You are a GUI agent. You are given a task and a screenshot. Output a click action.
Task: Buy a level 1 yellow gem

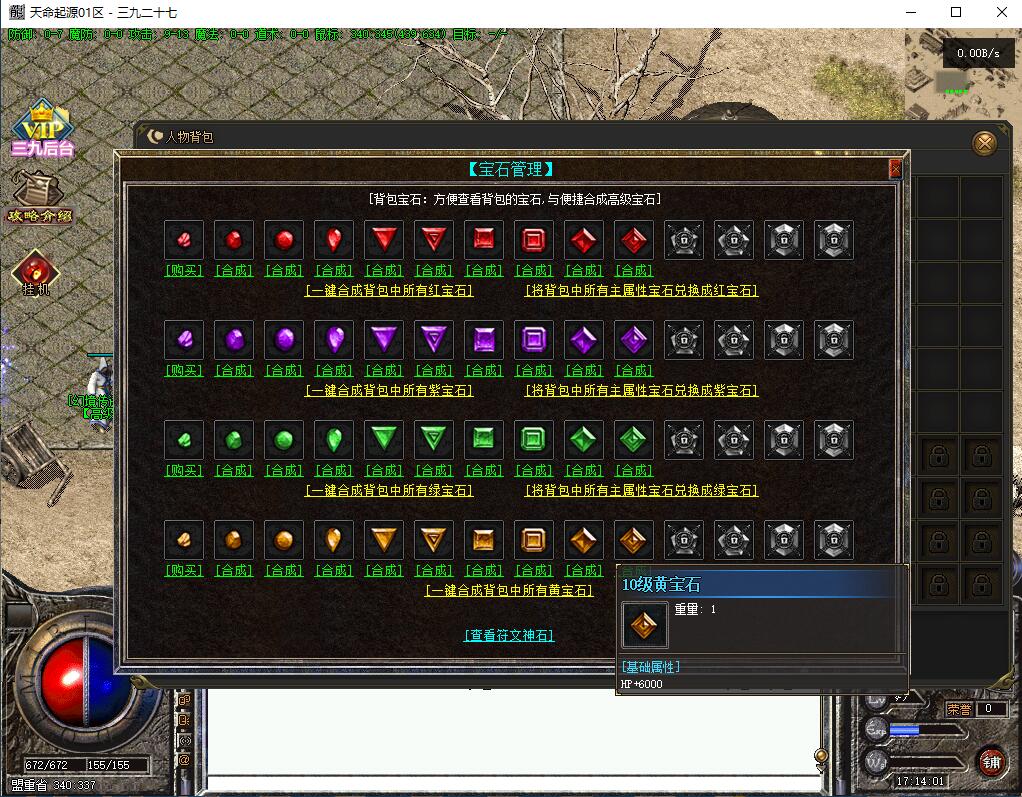click(x=184, y=570)
